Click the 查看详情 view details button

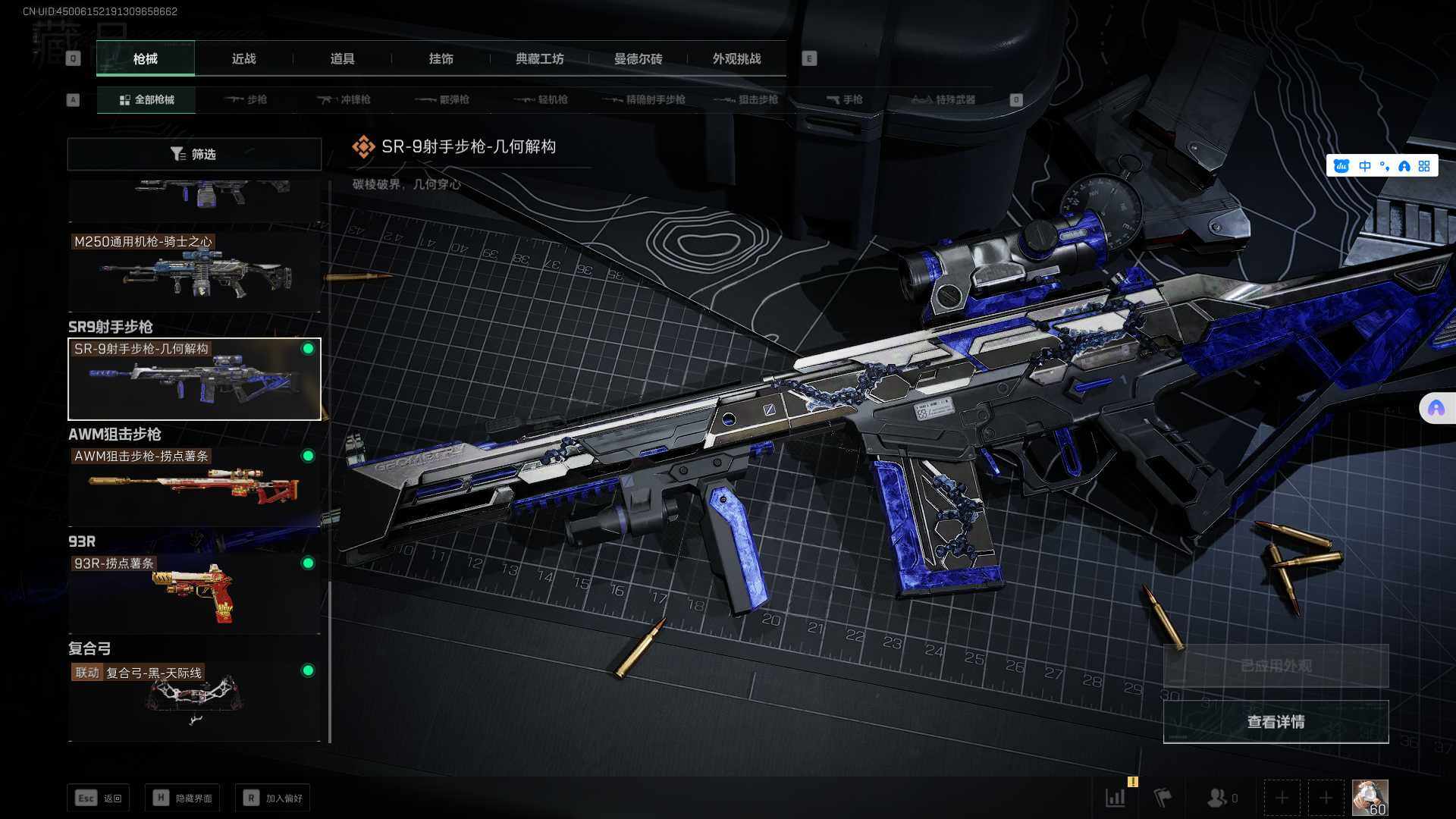coord(1276,722)
